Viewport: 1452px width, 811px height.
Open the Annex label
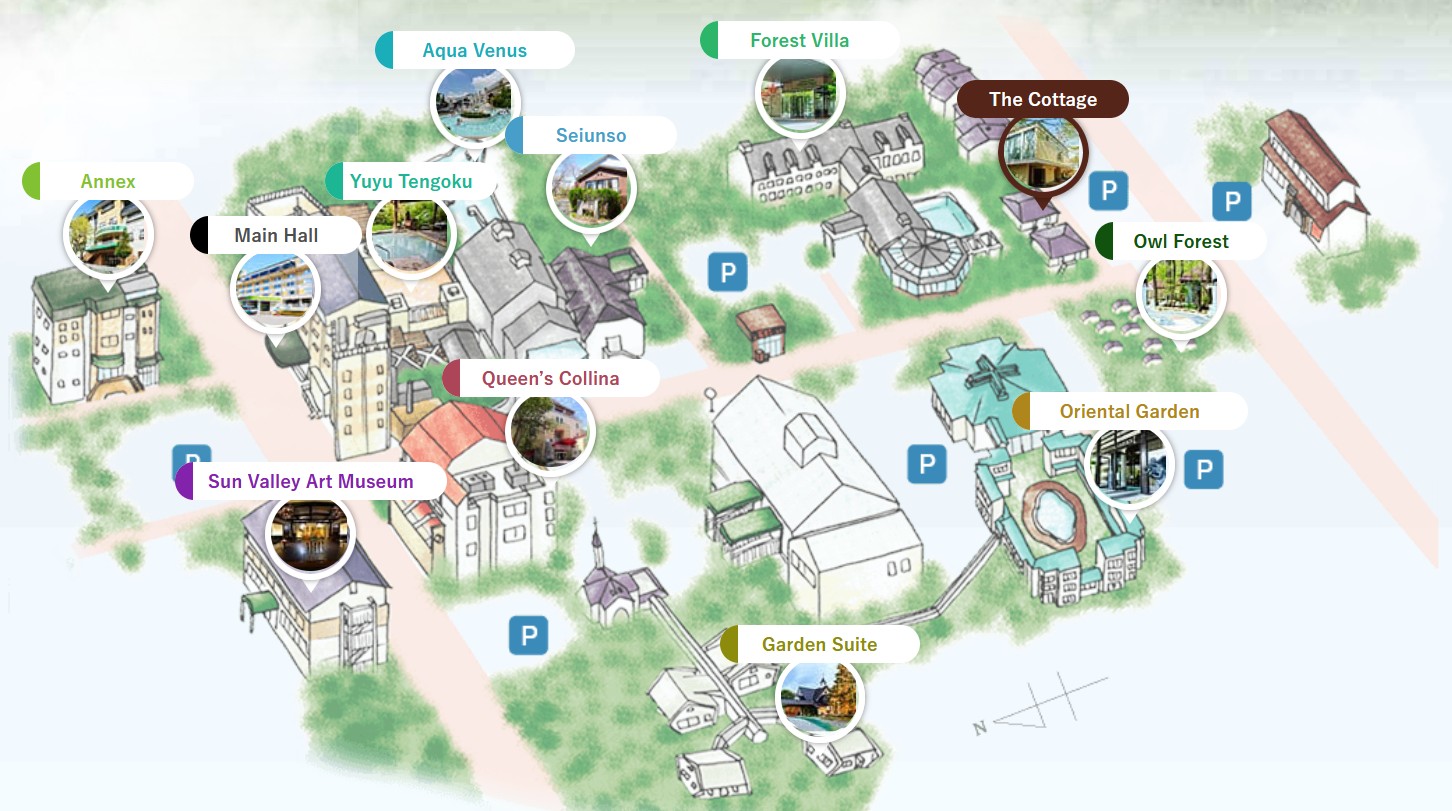[108, 181]
